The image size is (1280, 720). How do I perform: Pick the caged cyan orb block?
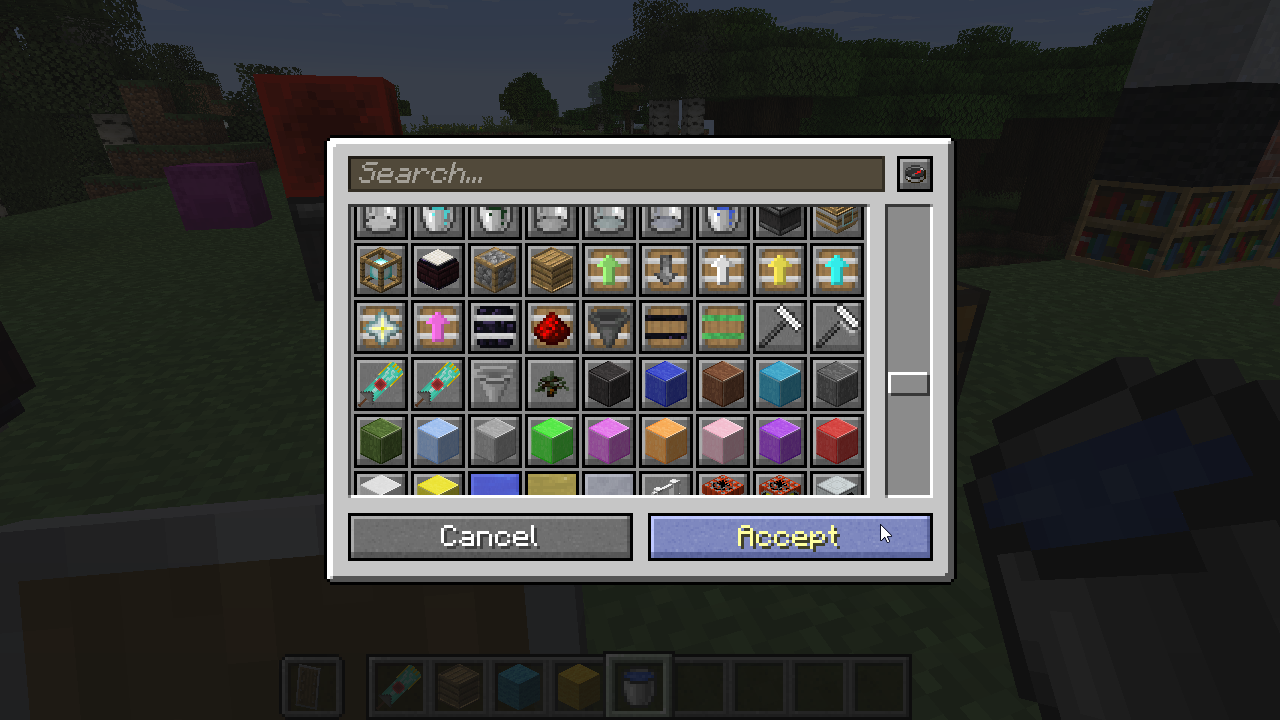pos(381,270)
